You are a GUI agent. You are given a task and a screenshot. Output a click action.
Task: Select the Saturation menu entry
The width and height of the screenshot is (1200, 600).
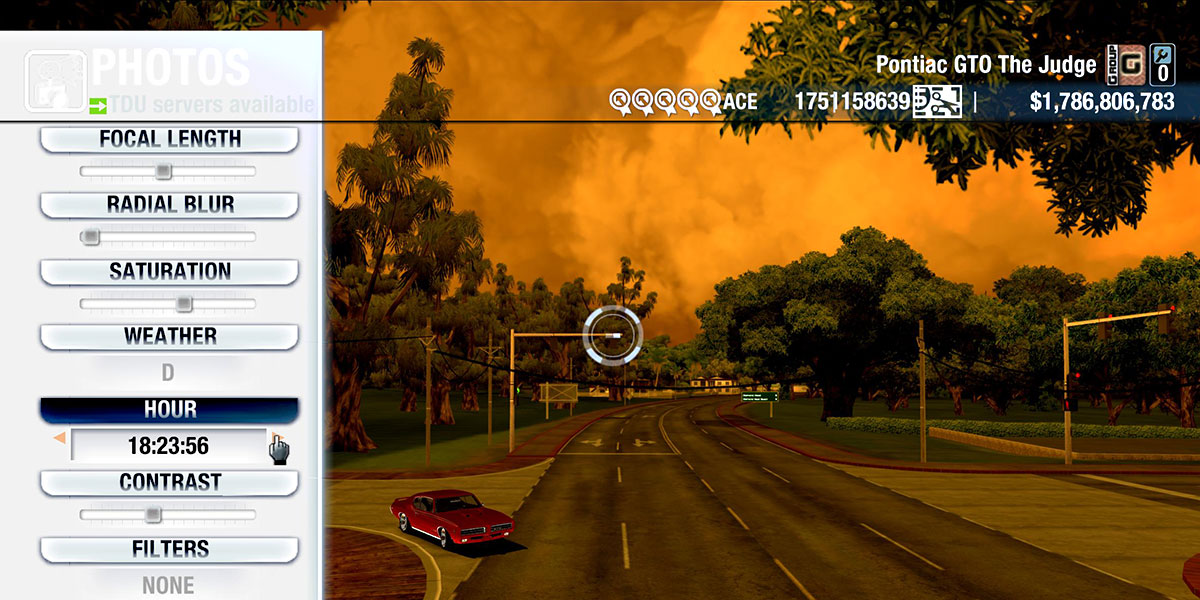point(169,271)
